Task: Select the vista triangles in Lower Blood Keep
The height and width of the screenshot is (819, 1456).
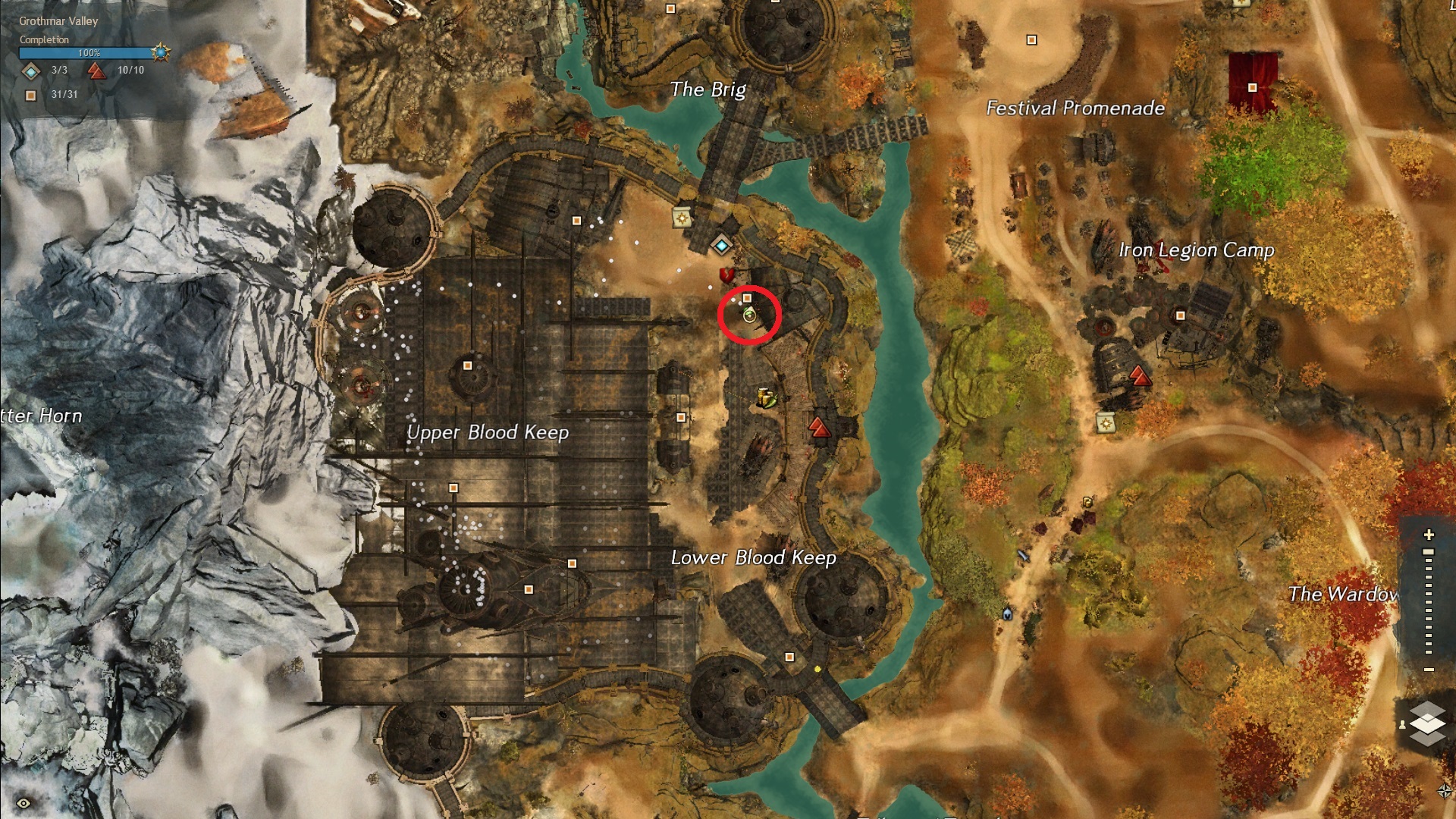Action: (819, 428)
